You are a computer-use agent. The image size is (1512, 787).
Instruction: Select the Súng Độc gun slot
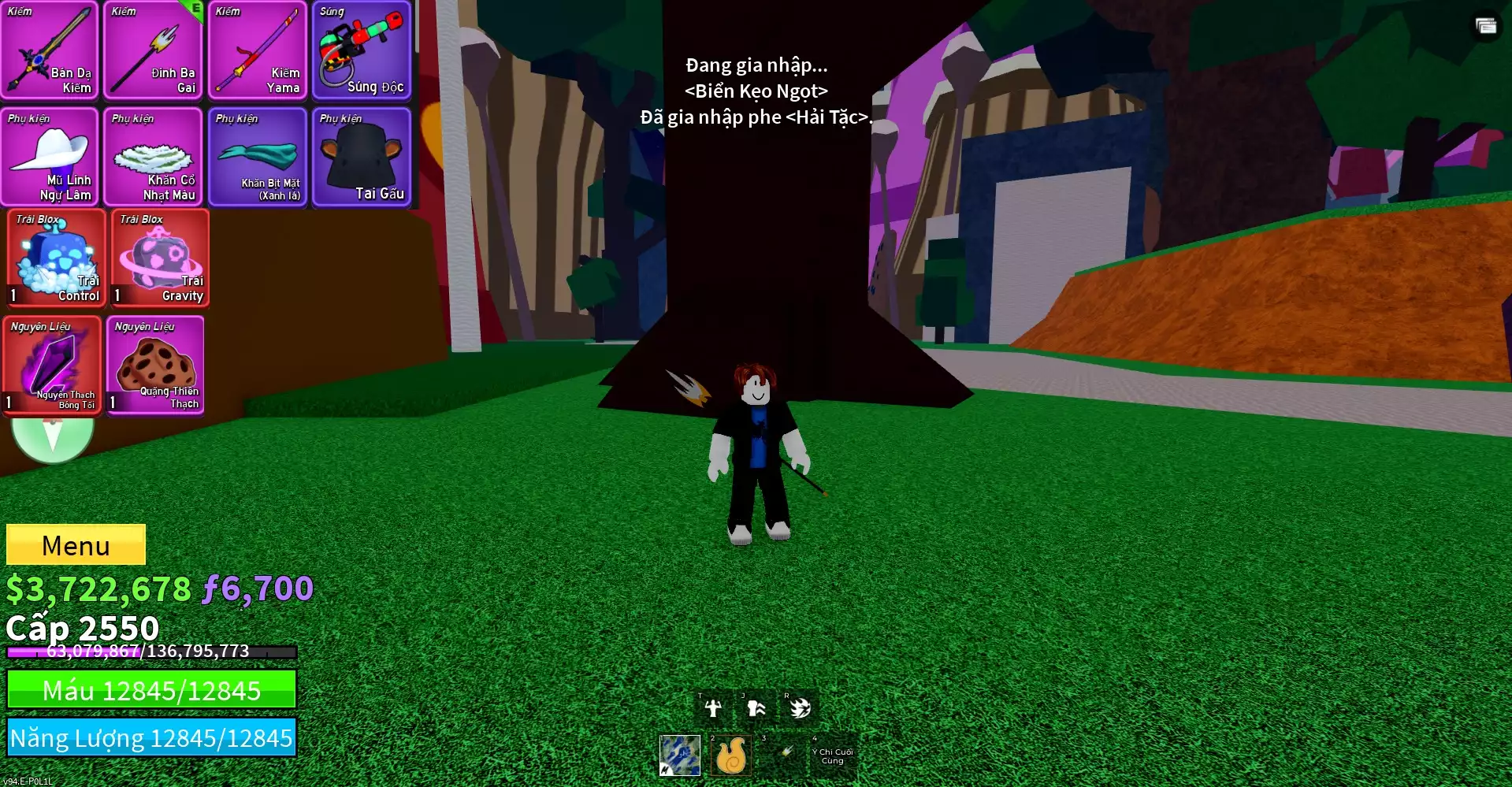362,50
